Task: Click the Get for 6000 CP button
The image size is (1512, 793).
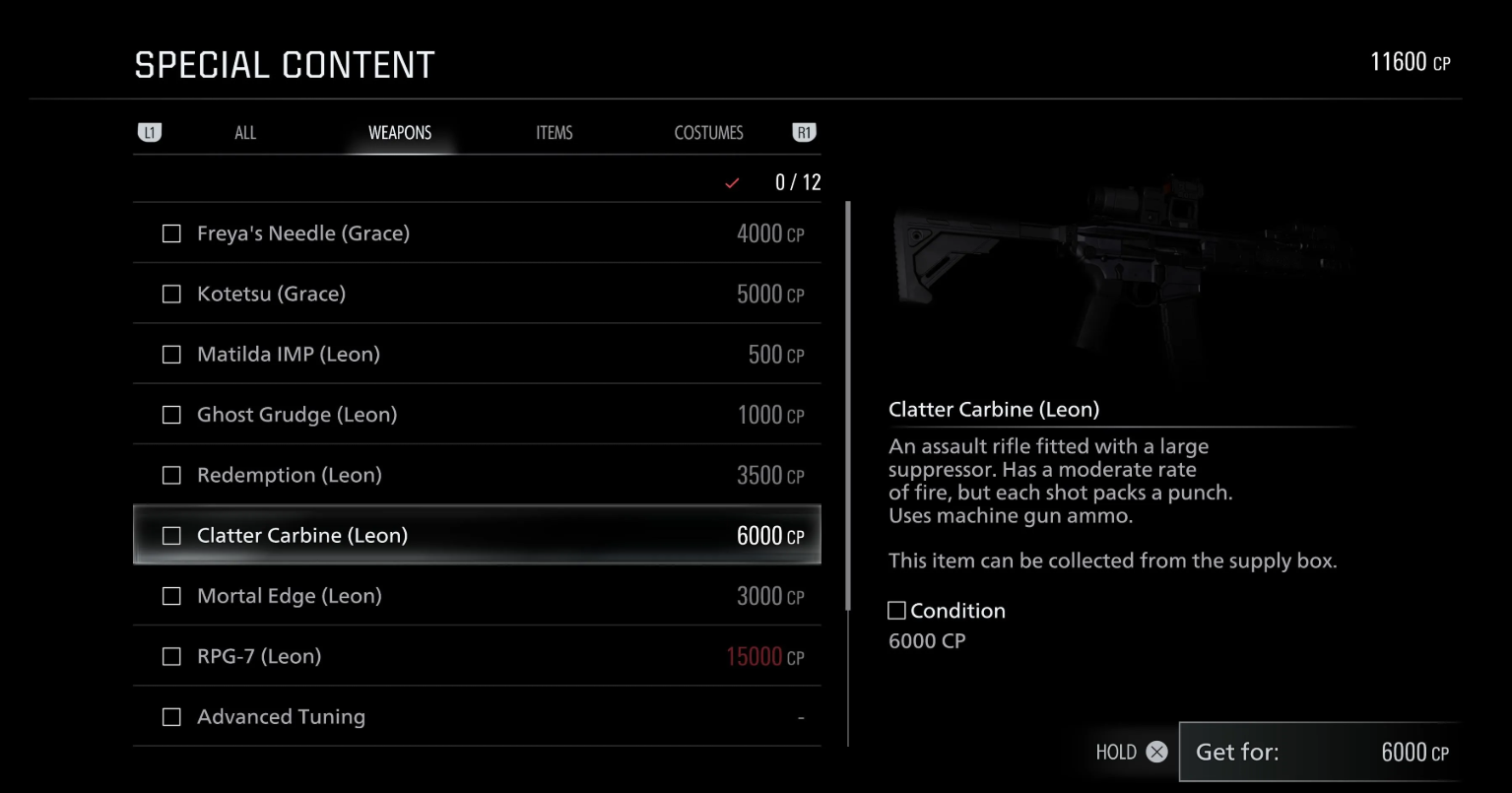Action: [x=1319, y=752]
